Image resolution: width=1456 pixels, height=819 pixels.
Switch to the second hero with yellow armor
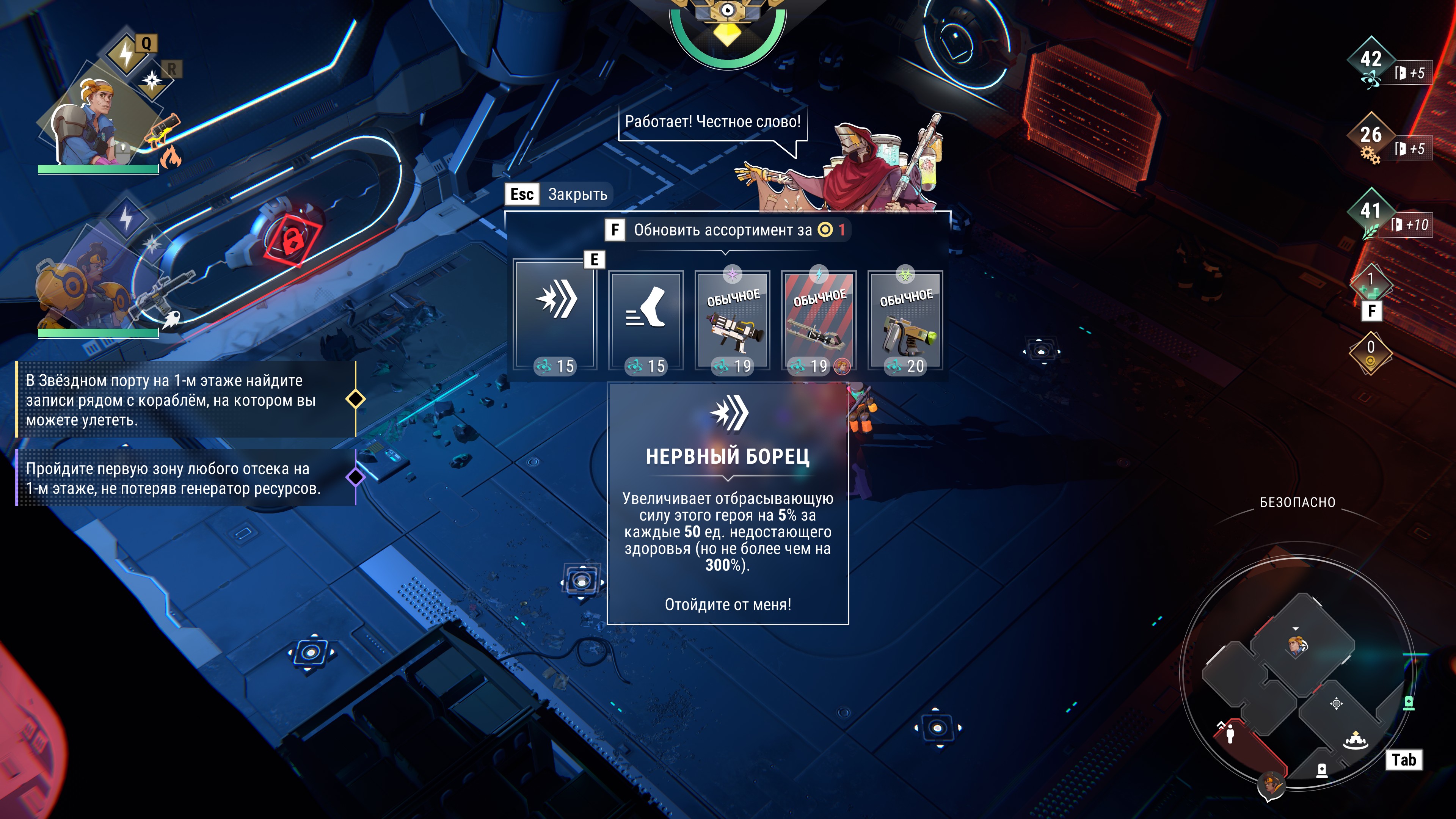[x=85, y=282]
